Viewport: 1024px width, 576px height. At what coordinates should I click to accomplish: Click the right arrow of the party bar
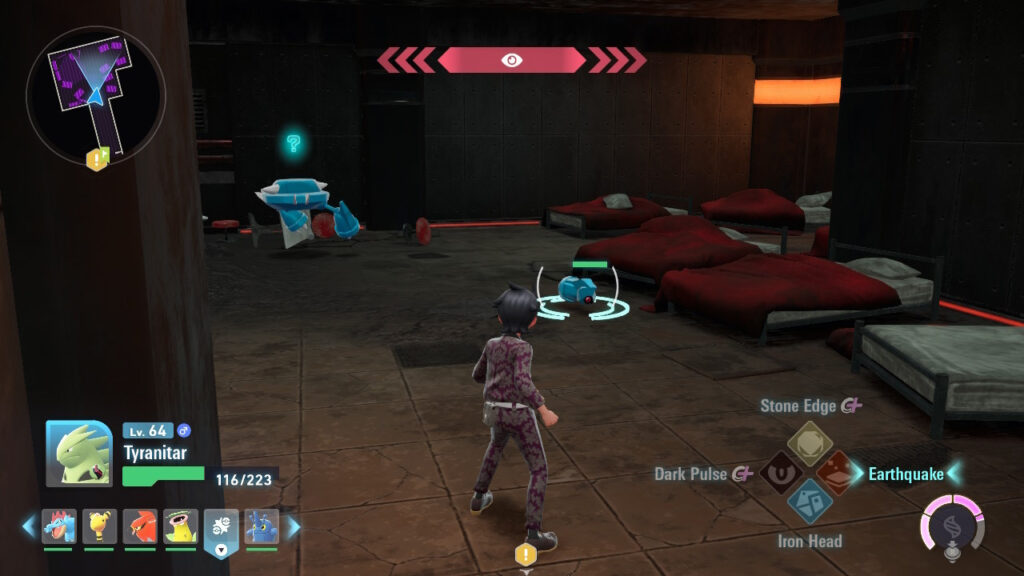(293, 527)
